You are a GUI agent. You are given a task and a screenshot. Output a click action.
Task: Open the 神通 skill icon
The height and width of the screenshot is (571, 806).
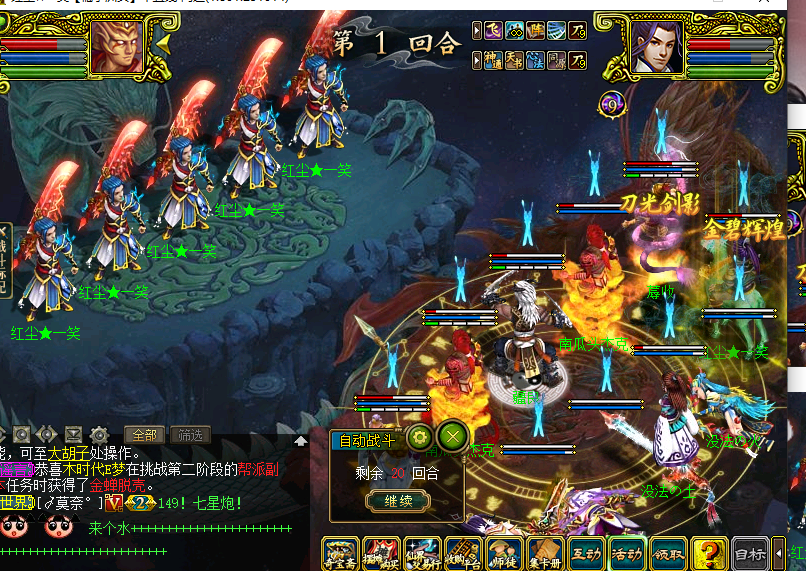coord(494,60)
